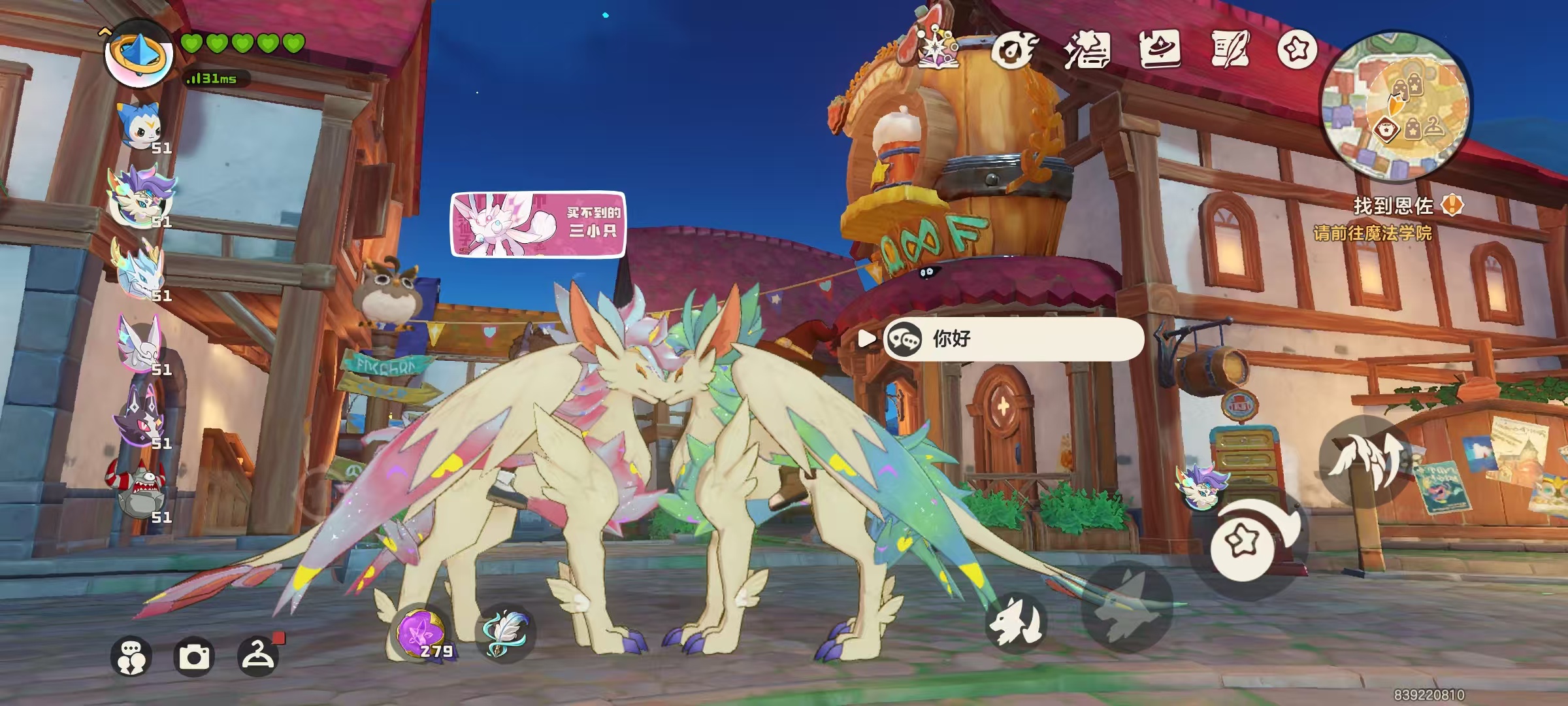Open the chat box saying 你好
1568x706 pixels.
1013,339
